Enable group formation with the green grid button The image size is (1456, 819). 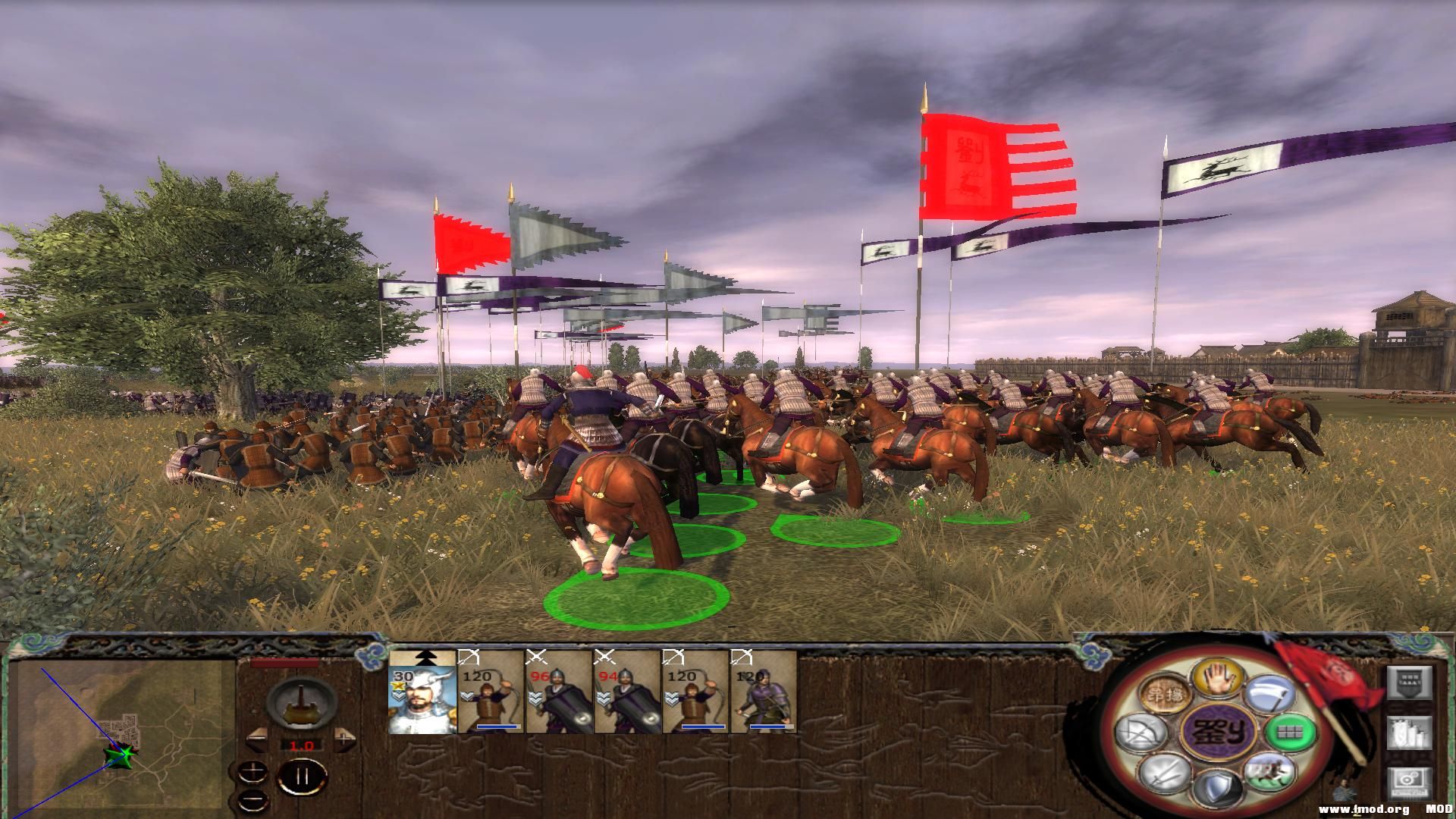click(x=1291, y=733)
